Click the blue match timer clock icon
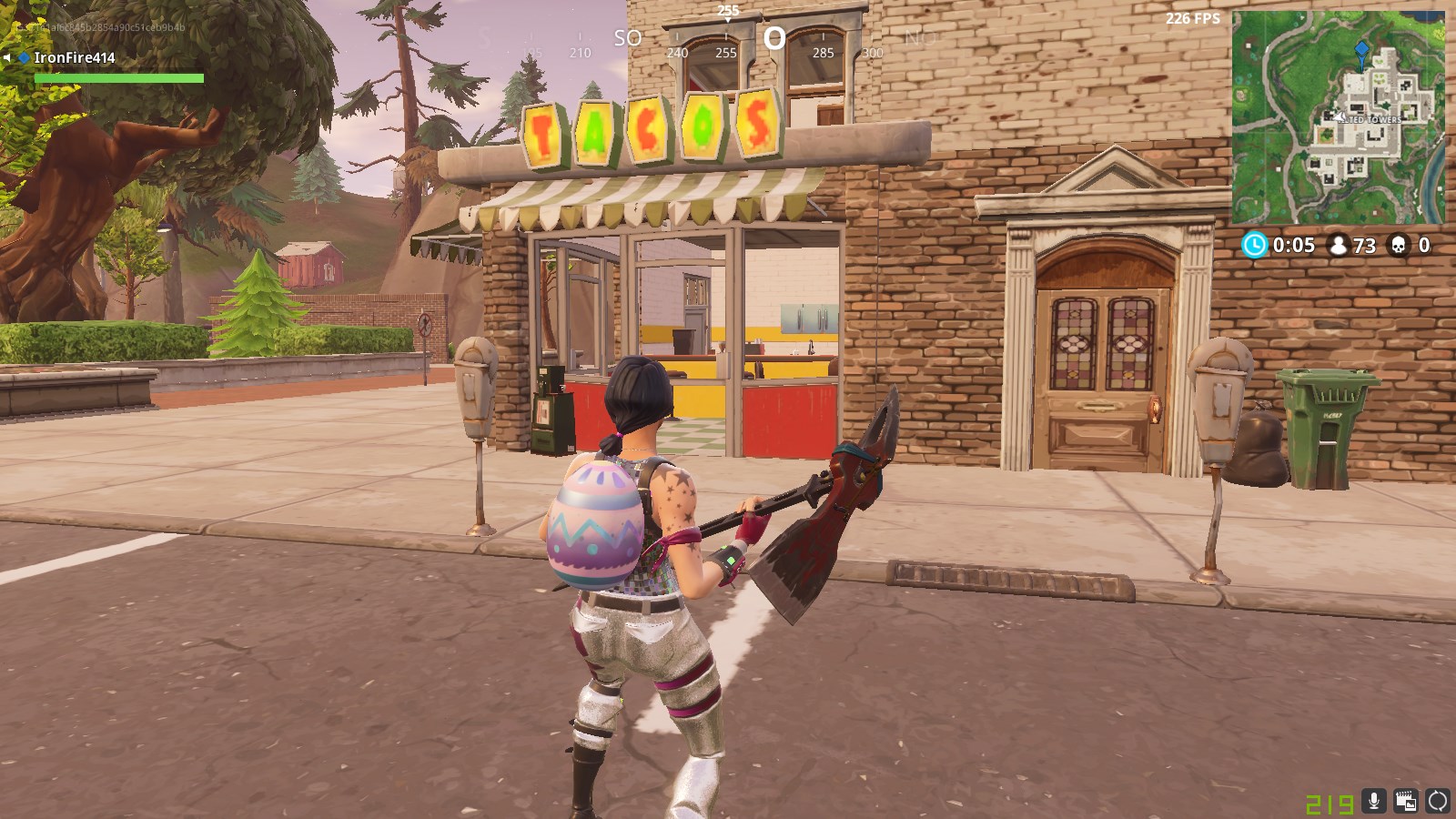 click(1255, 245)
